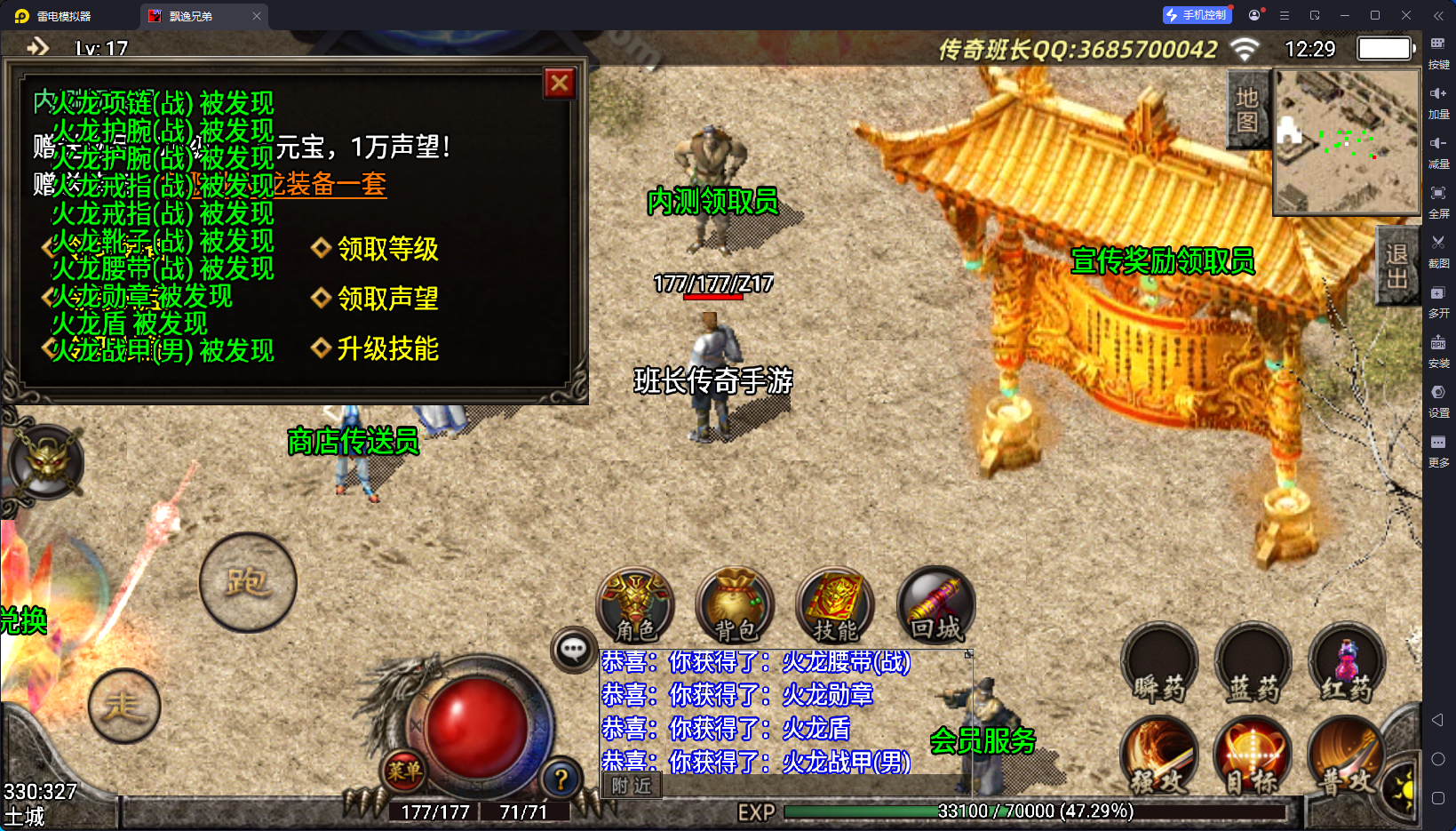Use the 红药 red potion slot
Image resolution: width=1456 pixels, height=831 pixels.
1347,665
